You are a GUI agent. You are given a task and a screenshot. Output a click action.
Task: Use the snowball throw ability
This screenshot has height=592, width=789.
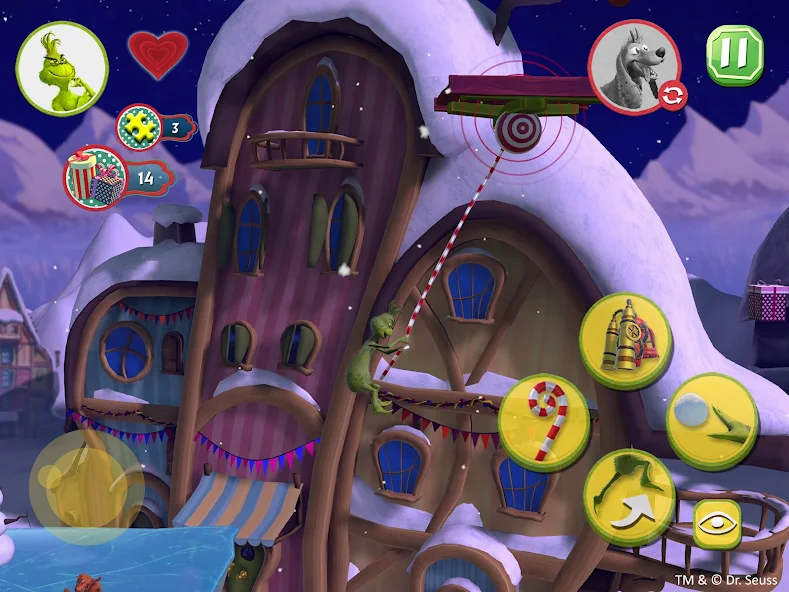[x=711, y=420]
